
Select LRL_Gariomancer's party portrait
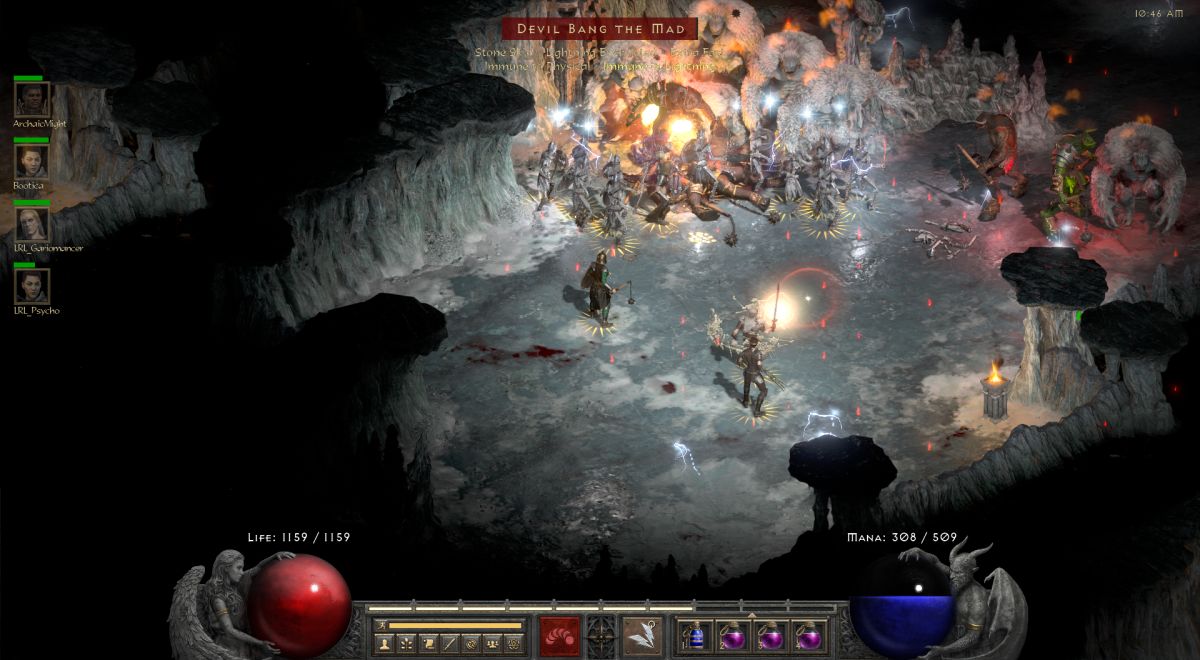pyautogui.click(x=32, y=224)
